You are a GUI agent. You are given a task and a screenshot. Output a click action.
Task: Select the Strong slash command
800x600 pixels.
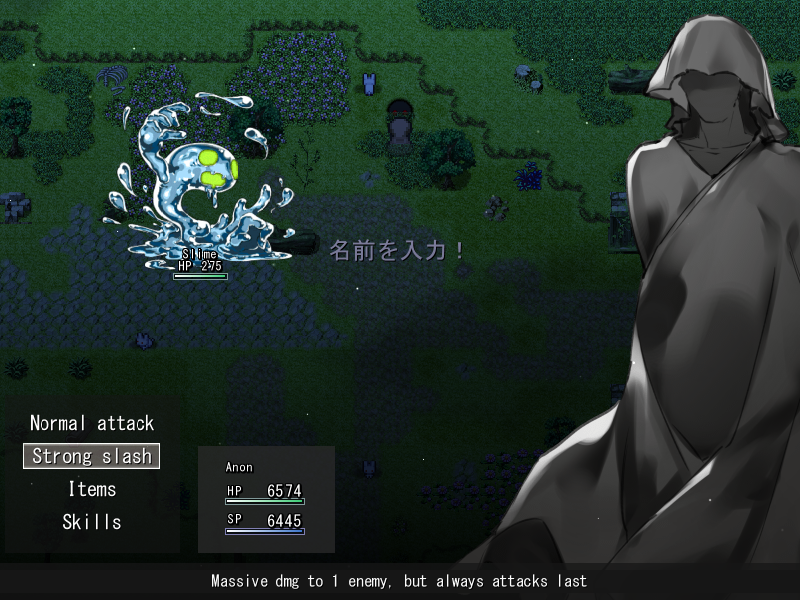(91, 456)
